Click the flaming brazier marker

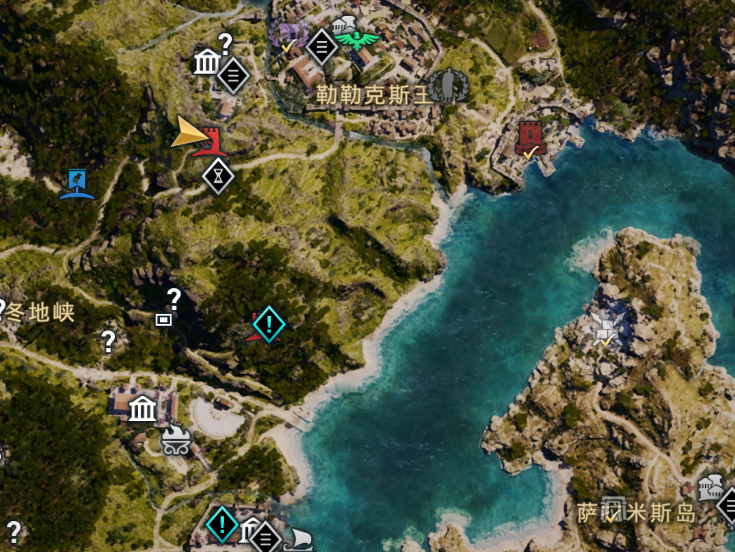[x=176, y=439]
